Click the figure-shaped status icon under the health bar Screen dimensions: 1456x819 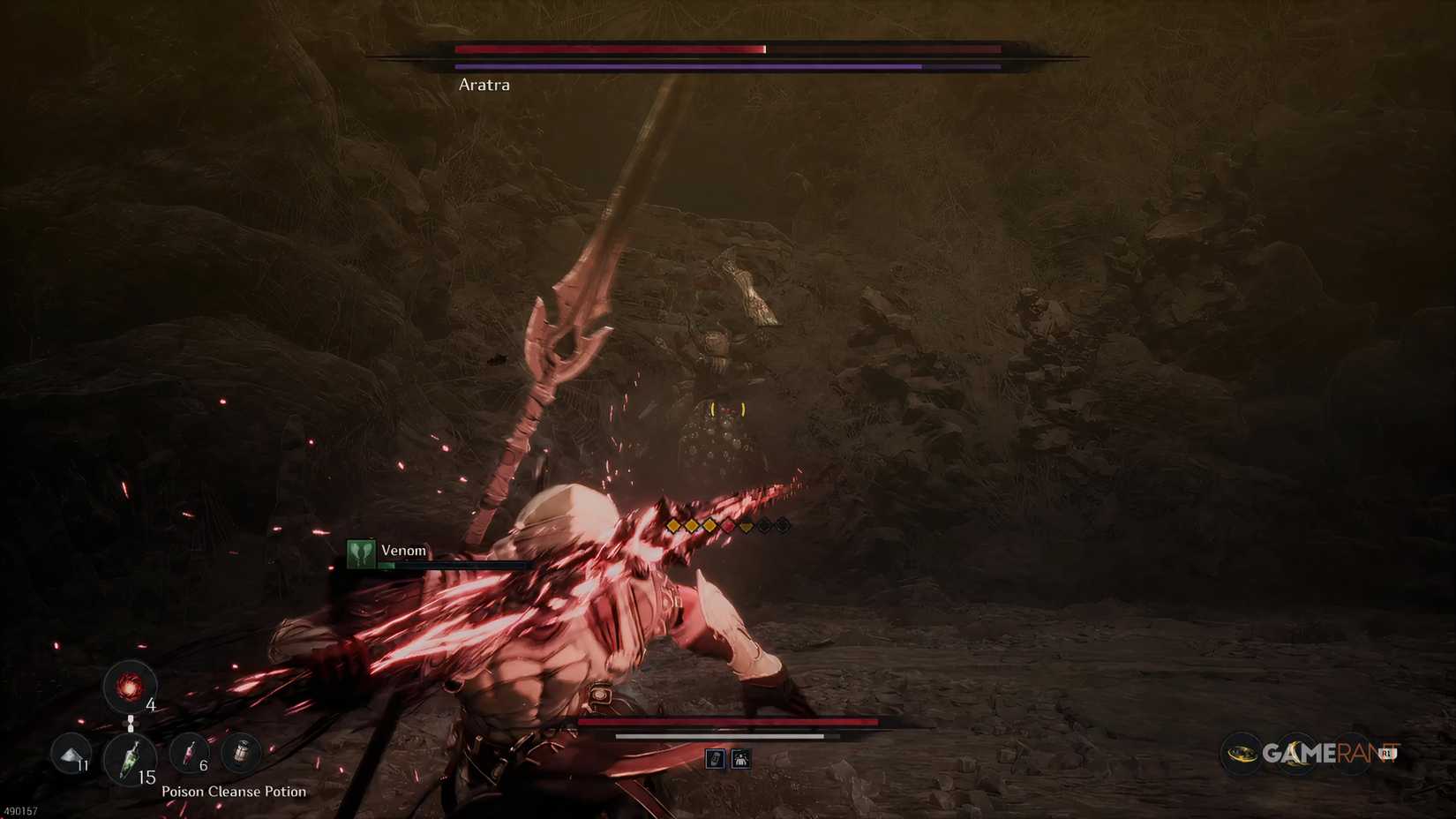(742, 758)
